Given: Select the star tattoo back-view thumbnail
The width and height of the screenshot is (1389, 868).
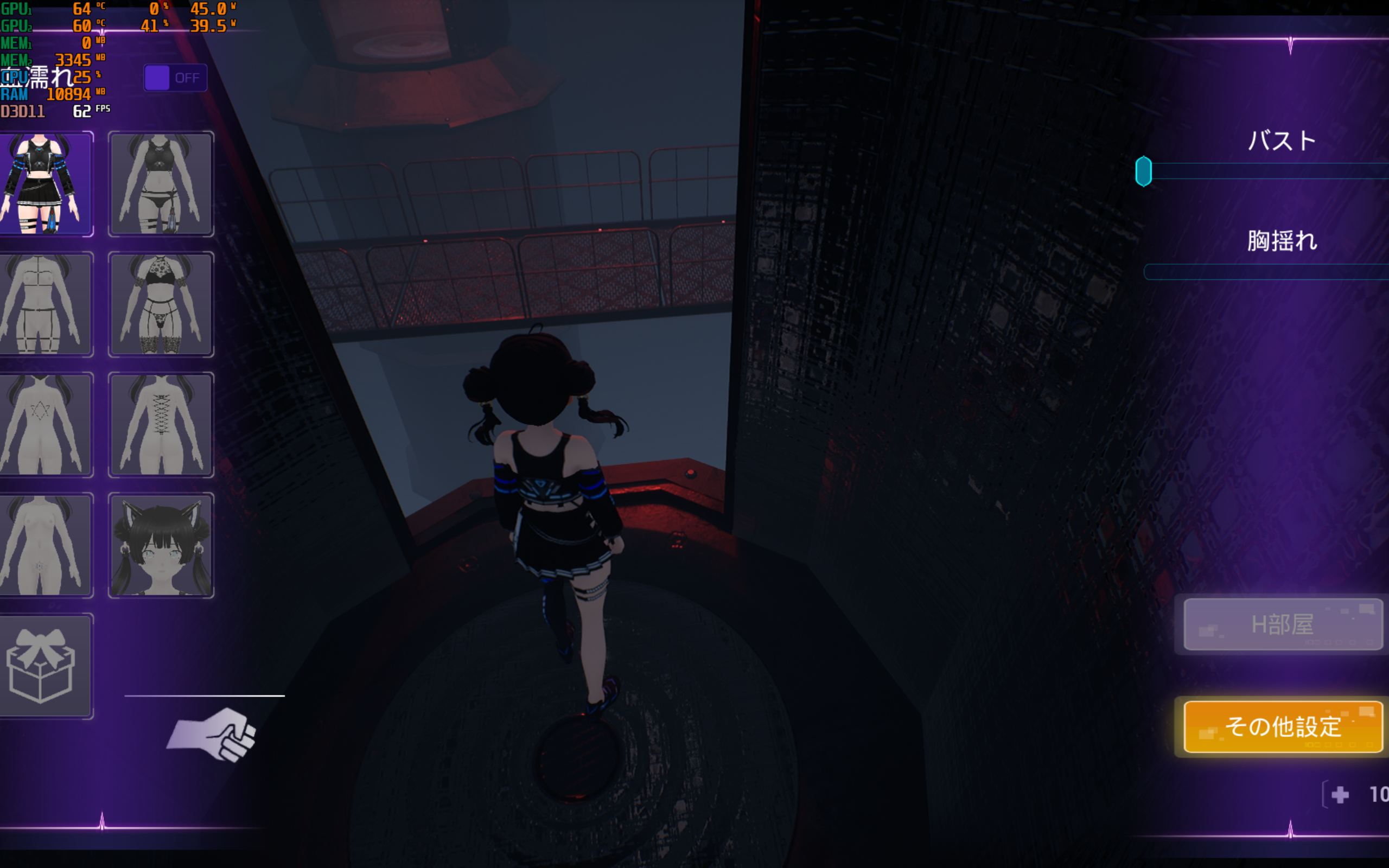Looking at the screenshot, I should (x=45, y=425).
